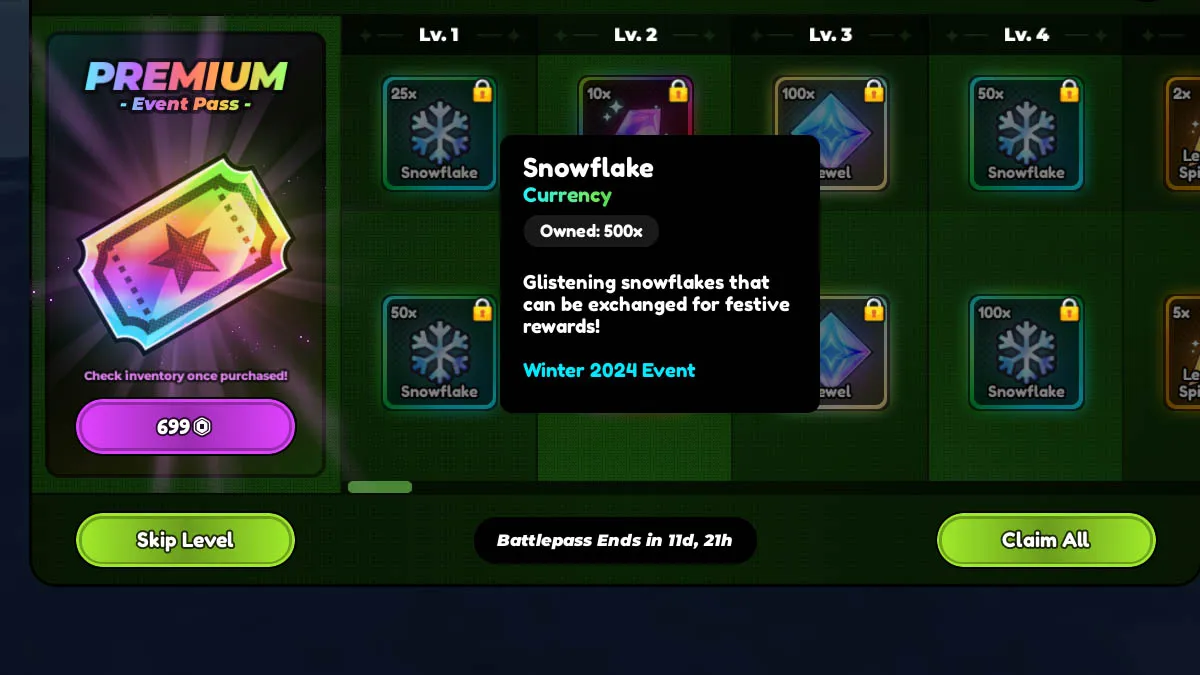
Task: Claim All battlepass rewards
Action: tap(1045, 540)
